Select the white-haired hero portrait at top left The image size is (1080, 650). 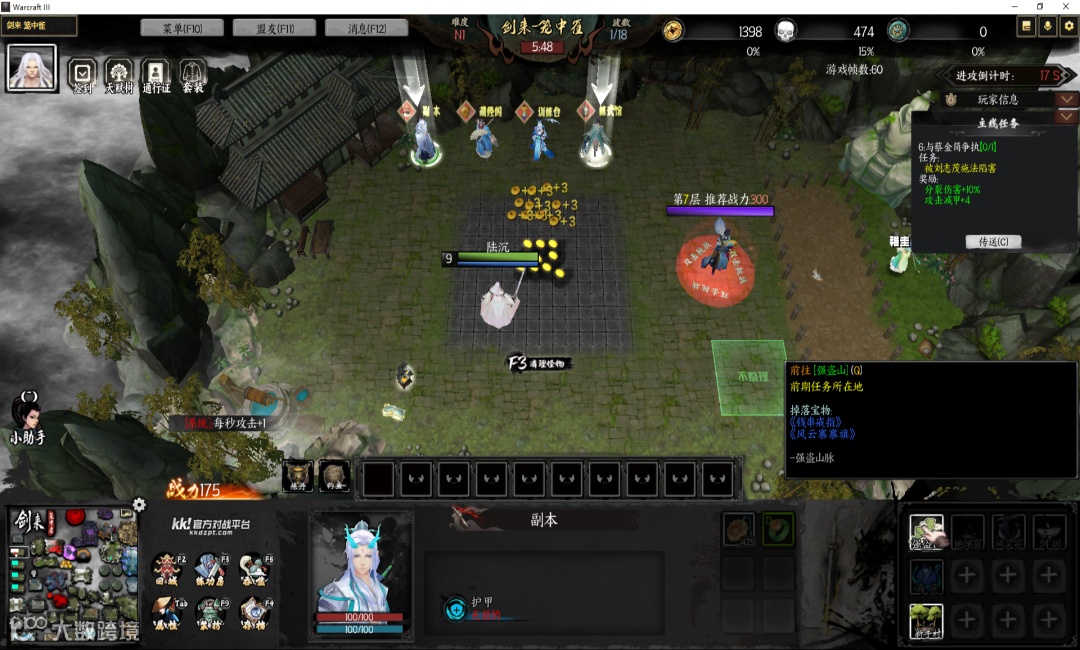click(31, 67)
